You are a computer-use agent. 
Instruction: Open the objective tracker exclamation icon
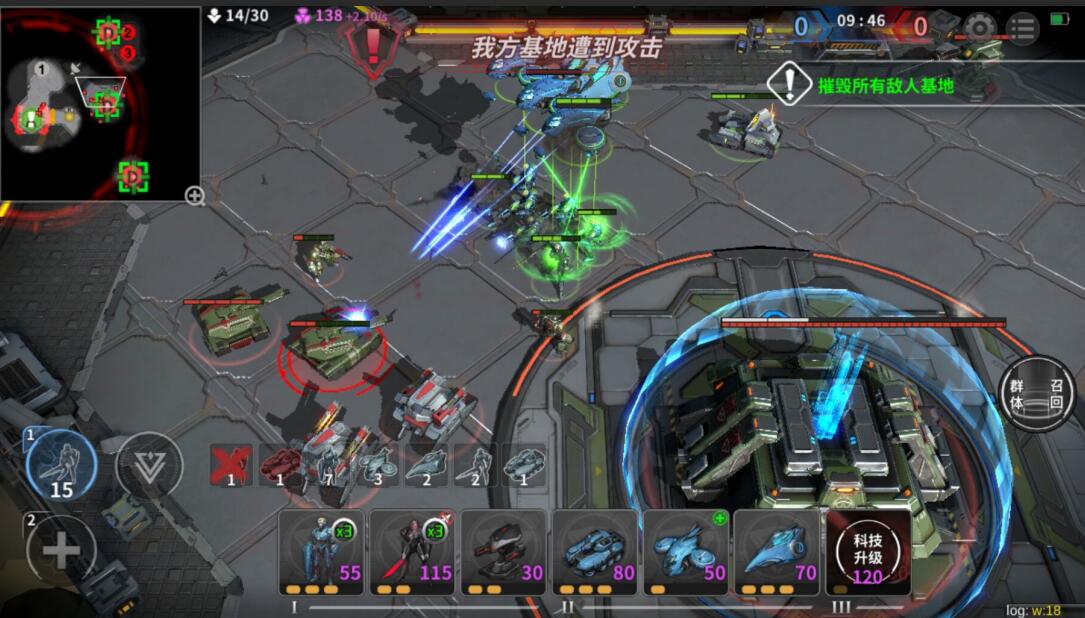tap(790, 84)
